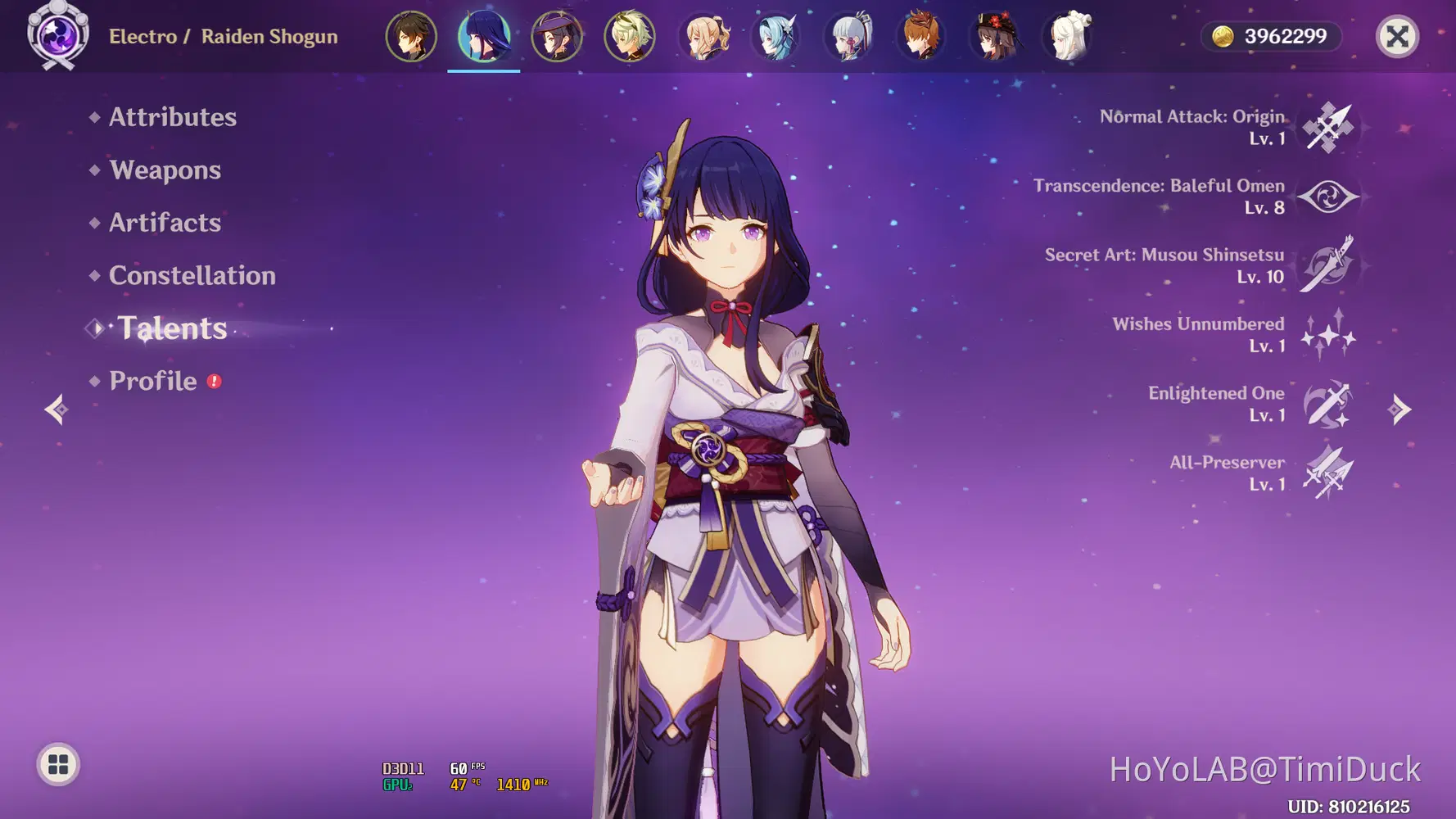Open the Attributes menu entry
1456x819 pixels.
(x=172, y=117)
